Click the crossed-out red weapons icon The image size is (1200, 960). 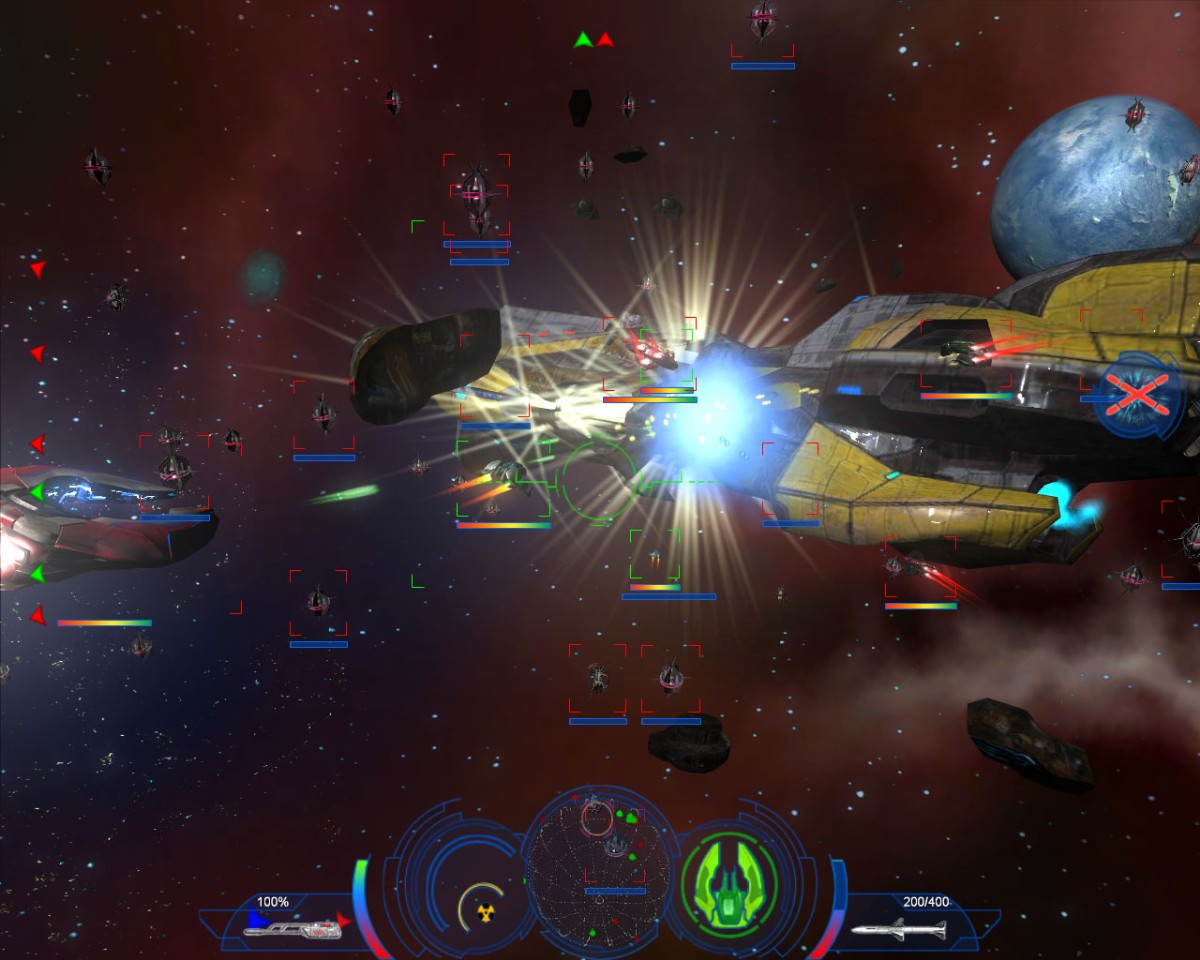tap(1138, 394)
